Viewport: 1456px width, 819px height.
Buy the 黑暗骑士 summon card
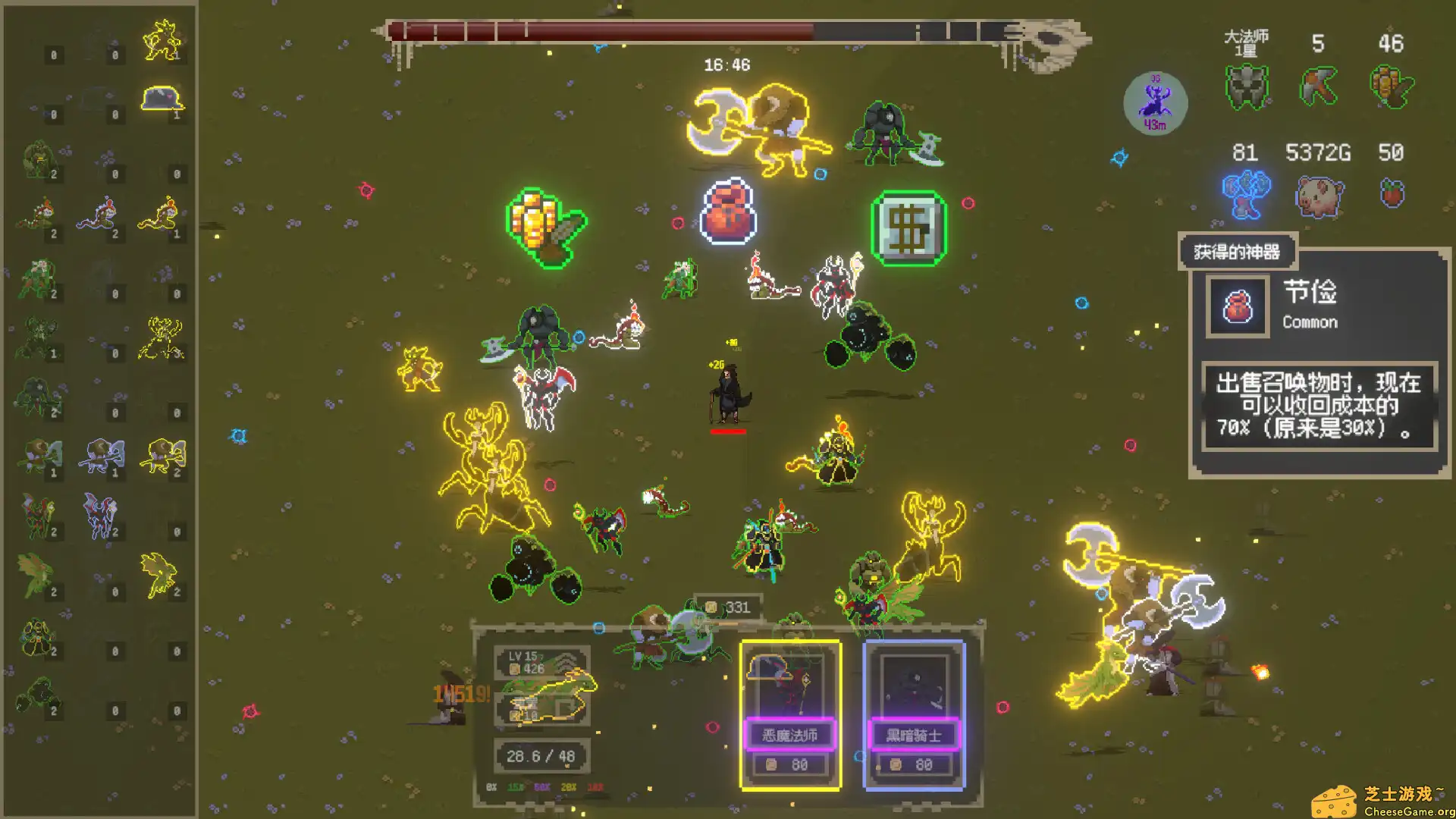pos(914,714)
